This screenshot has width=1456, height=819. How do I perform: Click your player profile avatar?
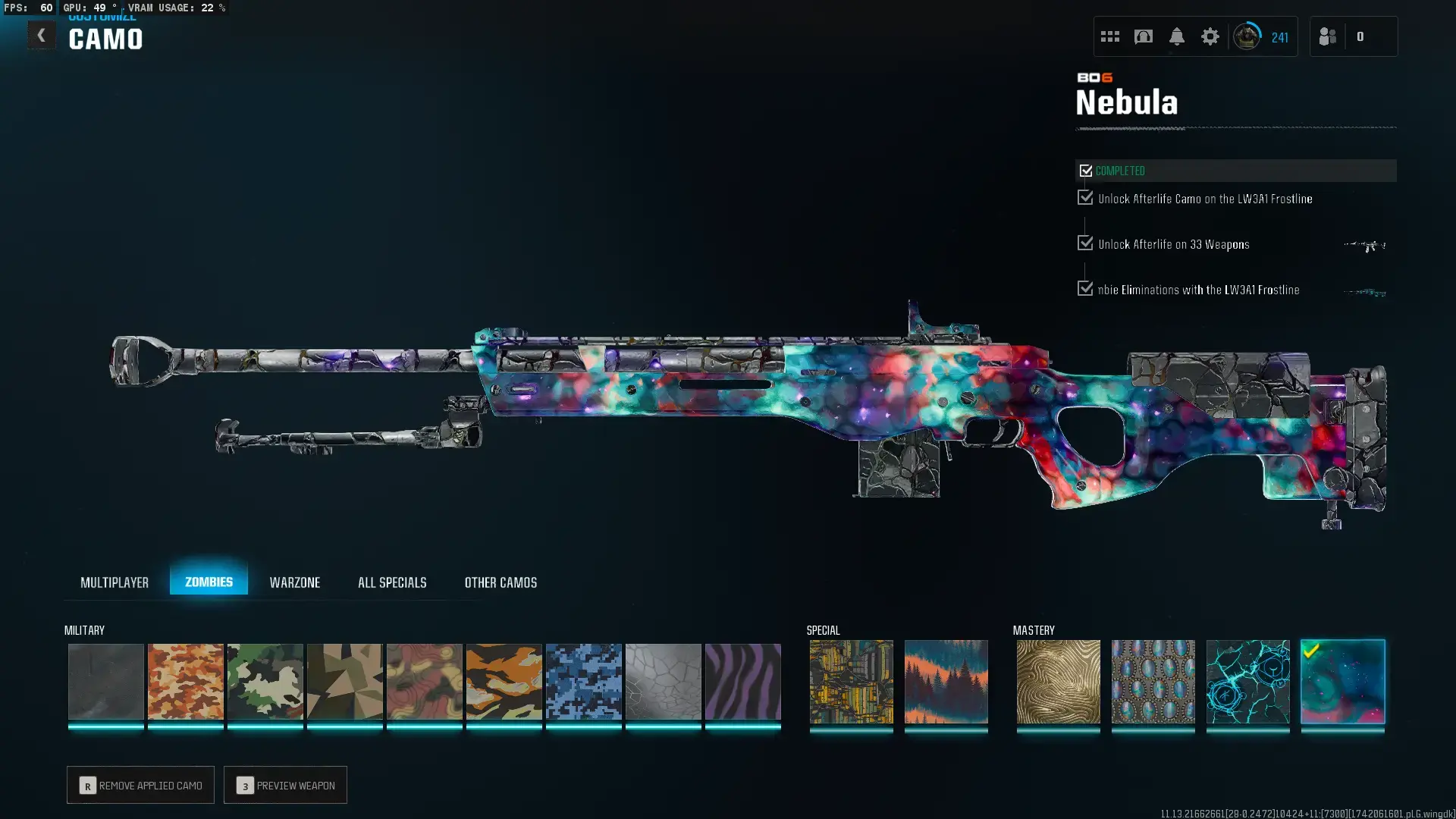(x=1247, y=36)
